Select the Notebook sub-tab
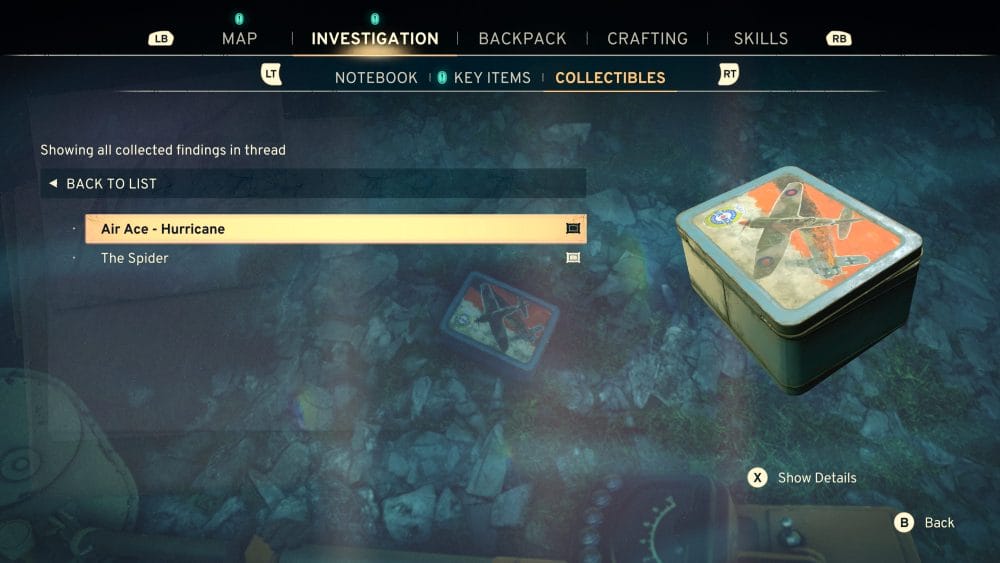This screenshot has height=563, width=1000. pyautogui.click(x=376, y=78)
